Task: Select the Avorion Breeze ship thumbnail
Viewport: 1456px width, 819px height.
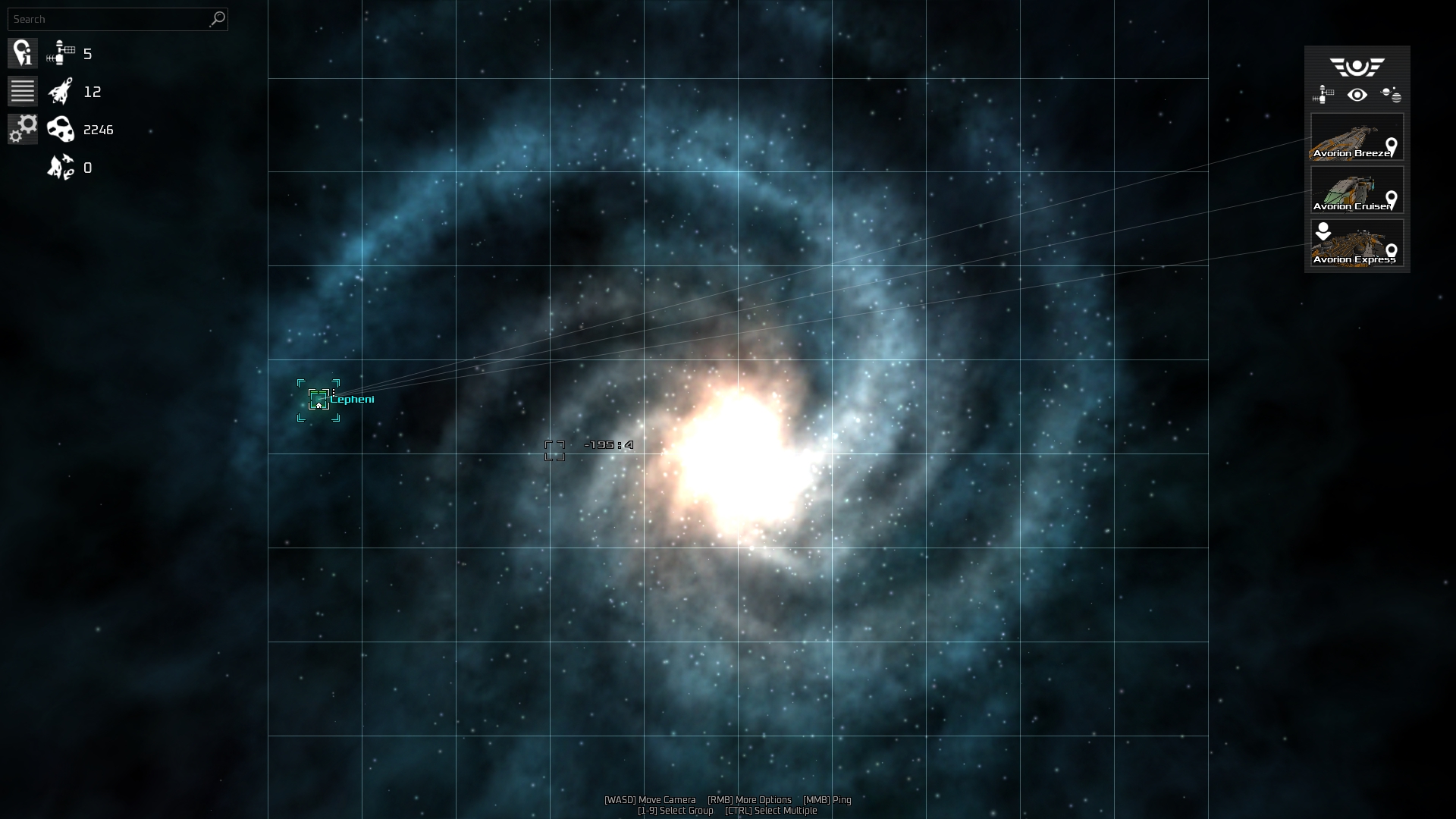Action: pos(1357,136)
